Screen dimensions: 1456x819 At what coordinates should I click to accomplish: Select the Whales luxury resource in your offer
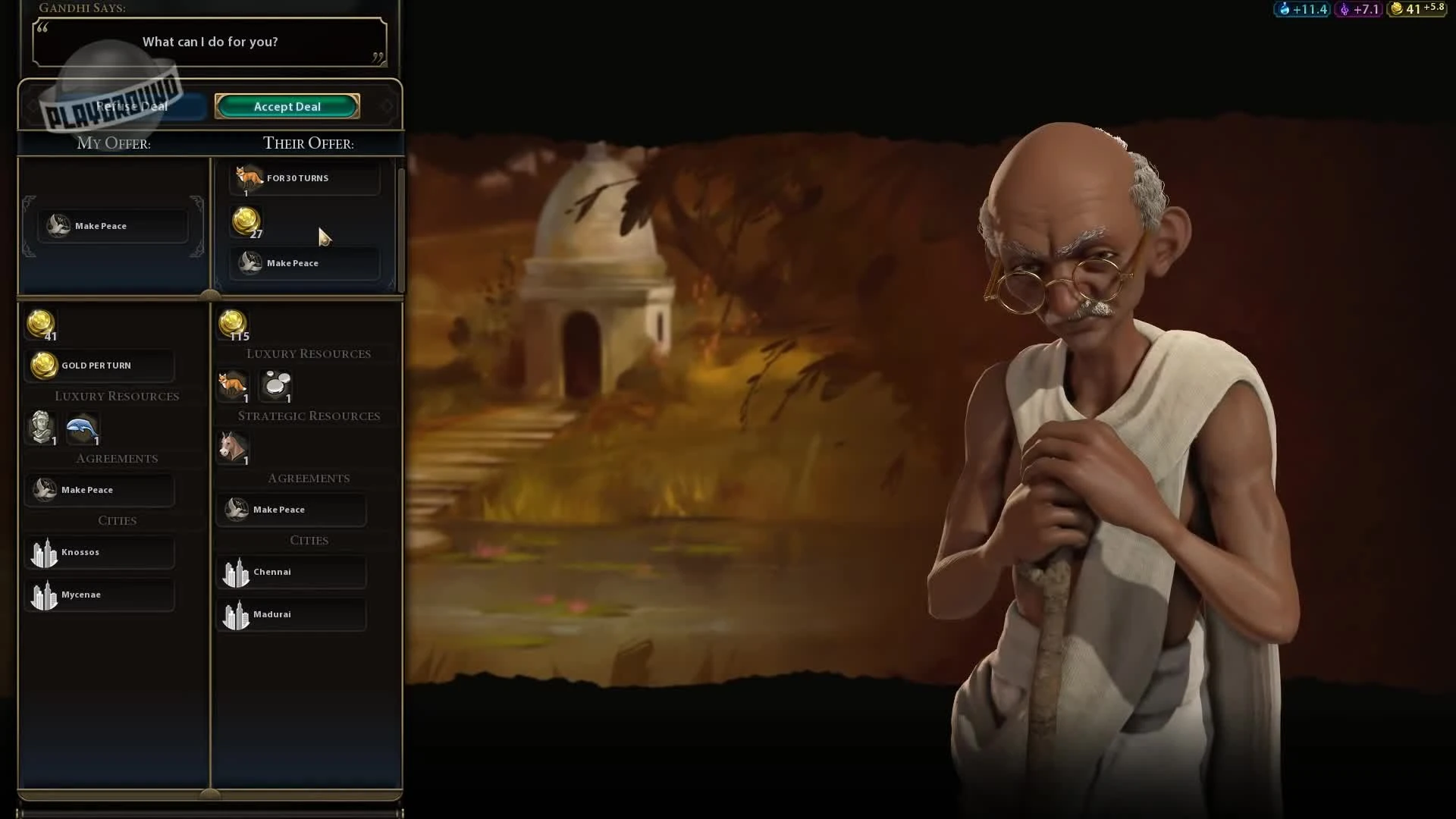click(82, 428)
